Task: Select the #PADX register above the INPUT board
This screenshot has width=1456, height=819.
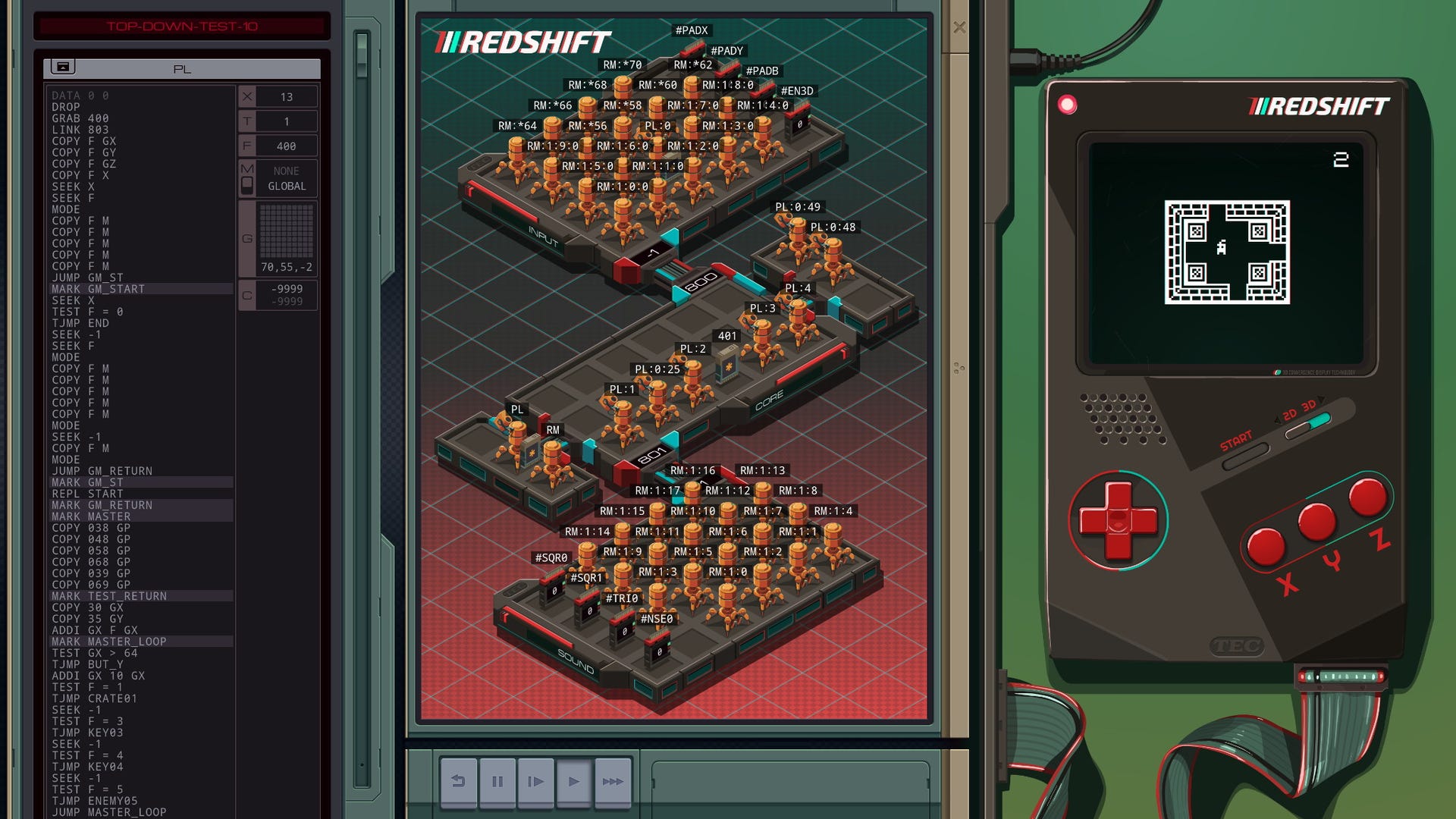Action: click(x=691, y=30)
